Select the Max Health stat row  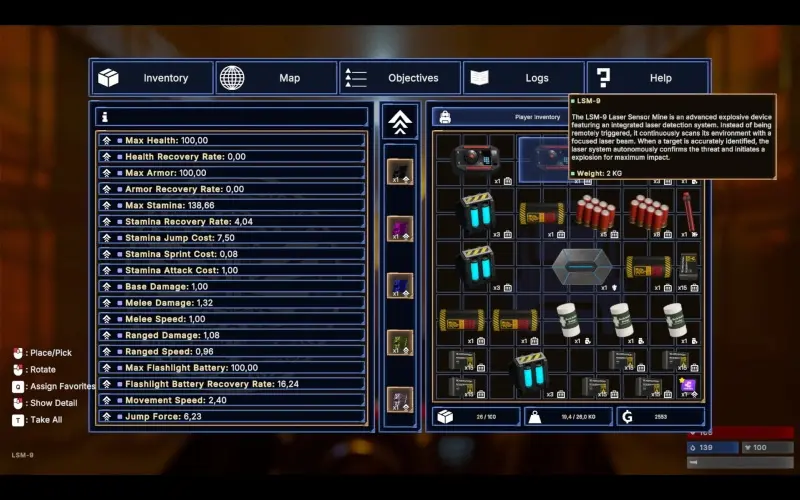231,141
